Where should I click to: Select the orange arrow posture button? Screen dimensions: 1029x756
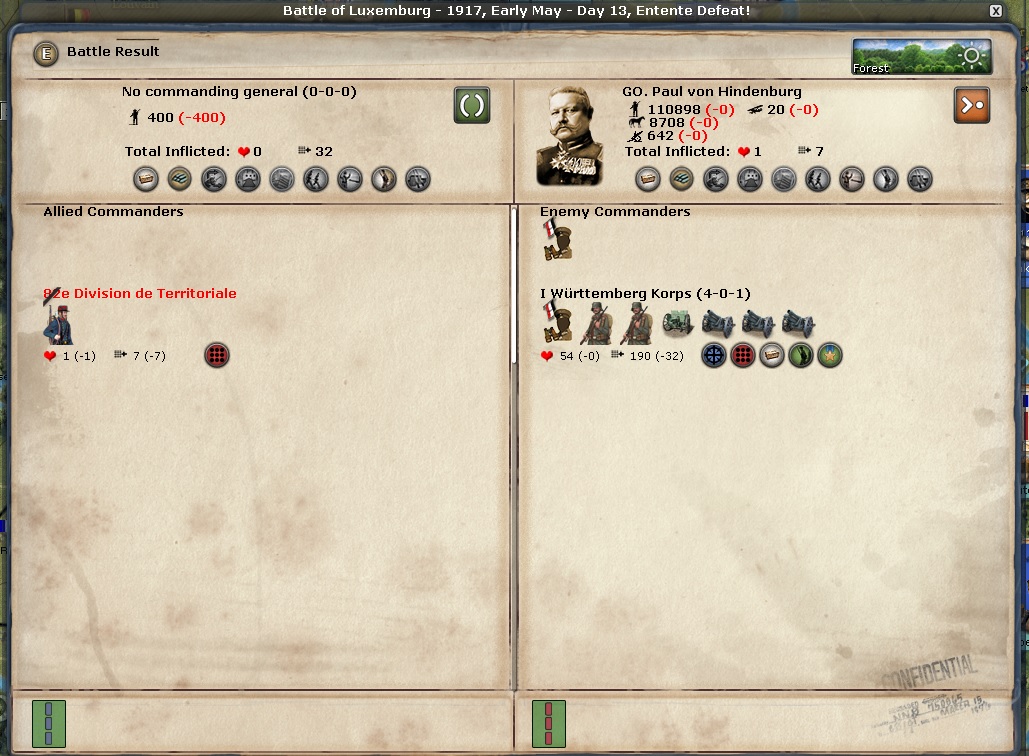(972, 105)
